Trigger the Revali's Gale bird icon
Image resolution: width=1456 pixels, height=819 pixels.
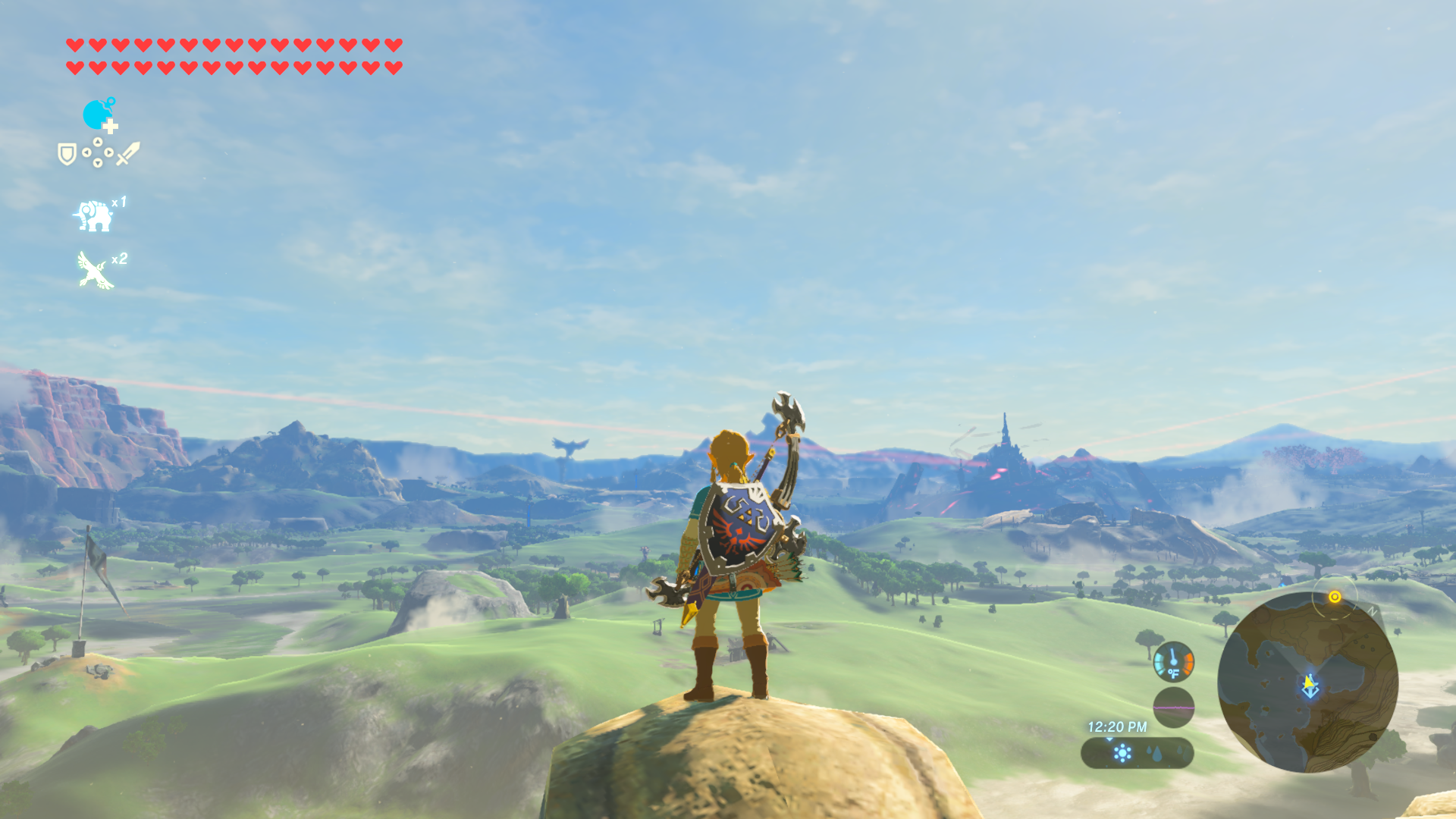tap(96, 271)
